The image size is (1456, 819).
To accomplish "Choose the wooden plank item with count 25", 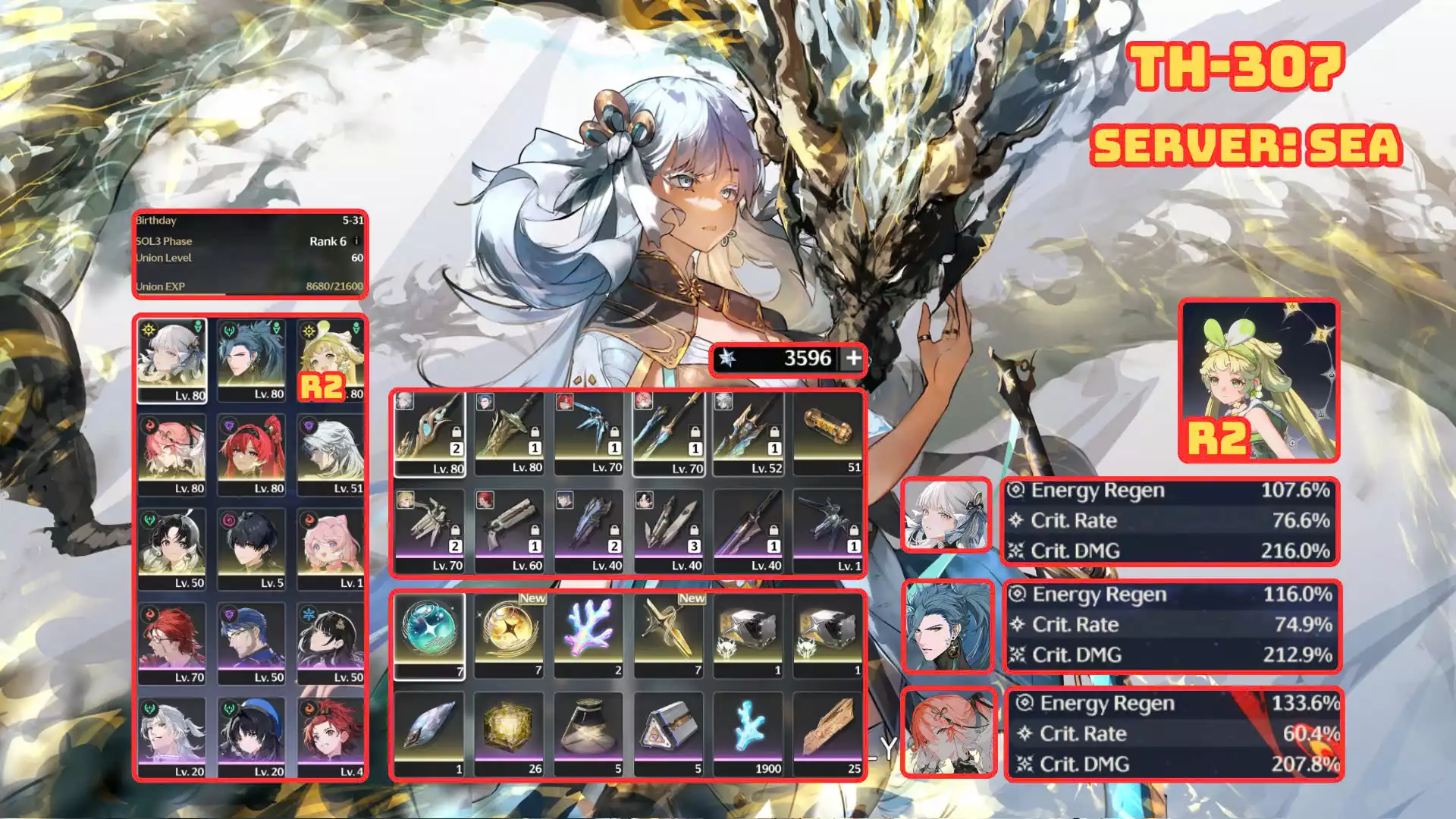I will (827, 734).
